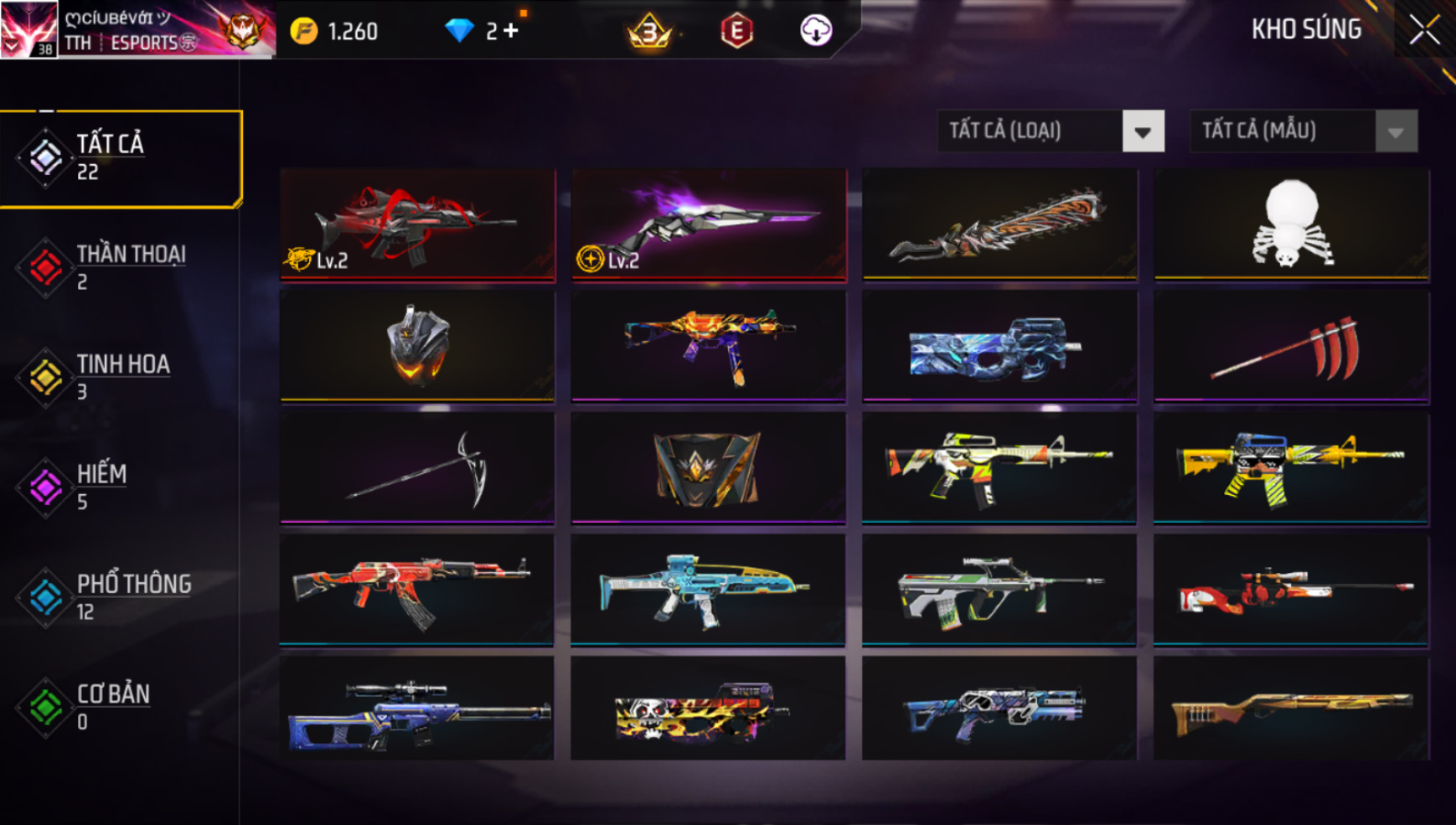
Task: Add diamonds with the plus button
Action: click(511, 31)
